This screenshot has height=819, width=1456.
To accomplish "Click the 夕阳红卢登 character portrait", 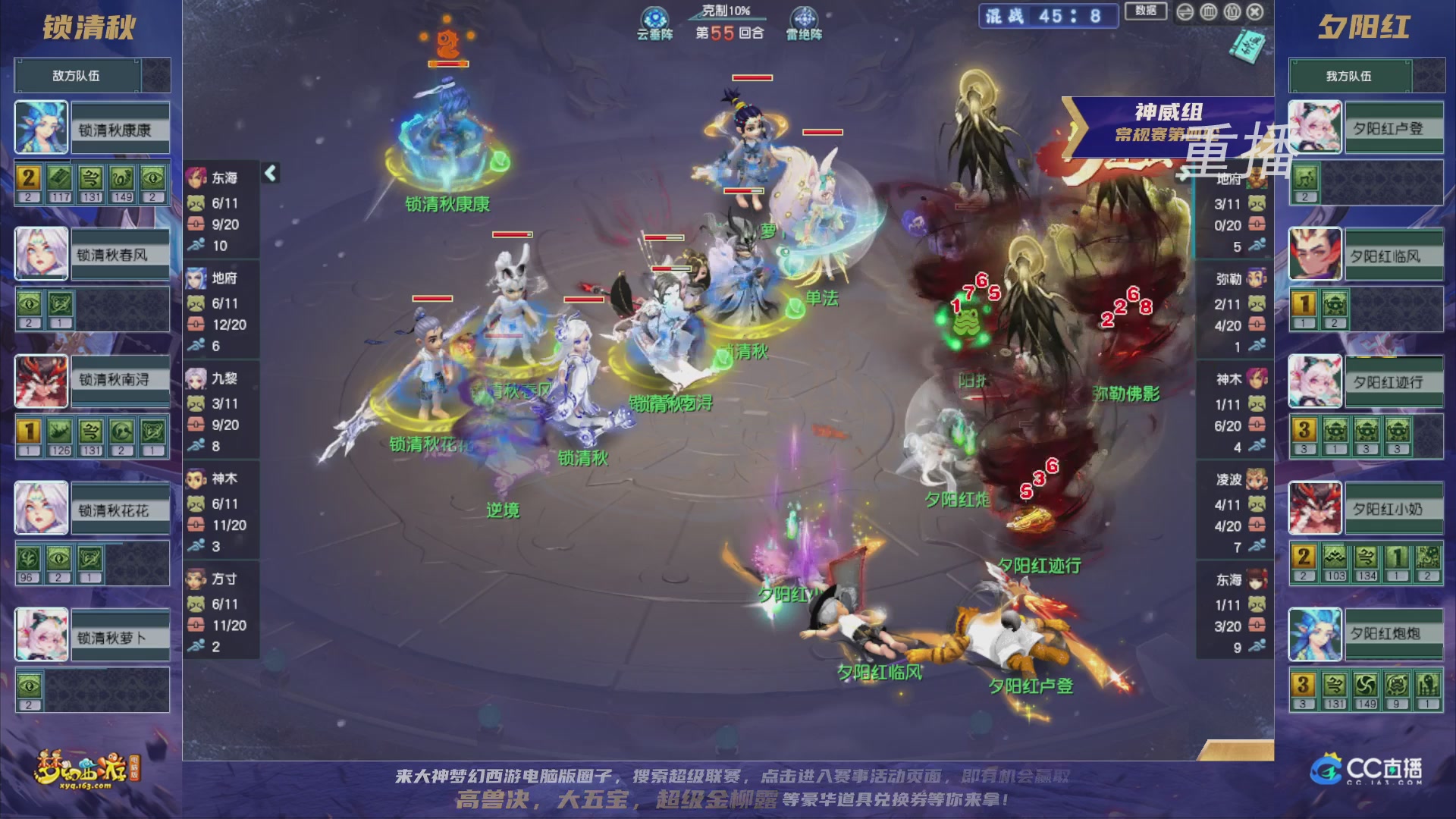I will pyautogui.click(x=1314, y=127).
